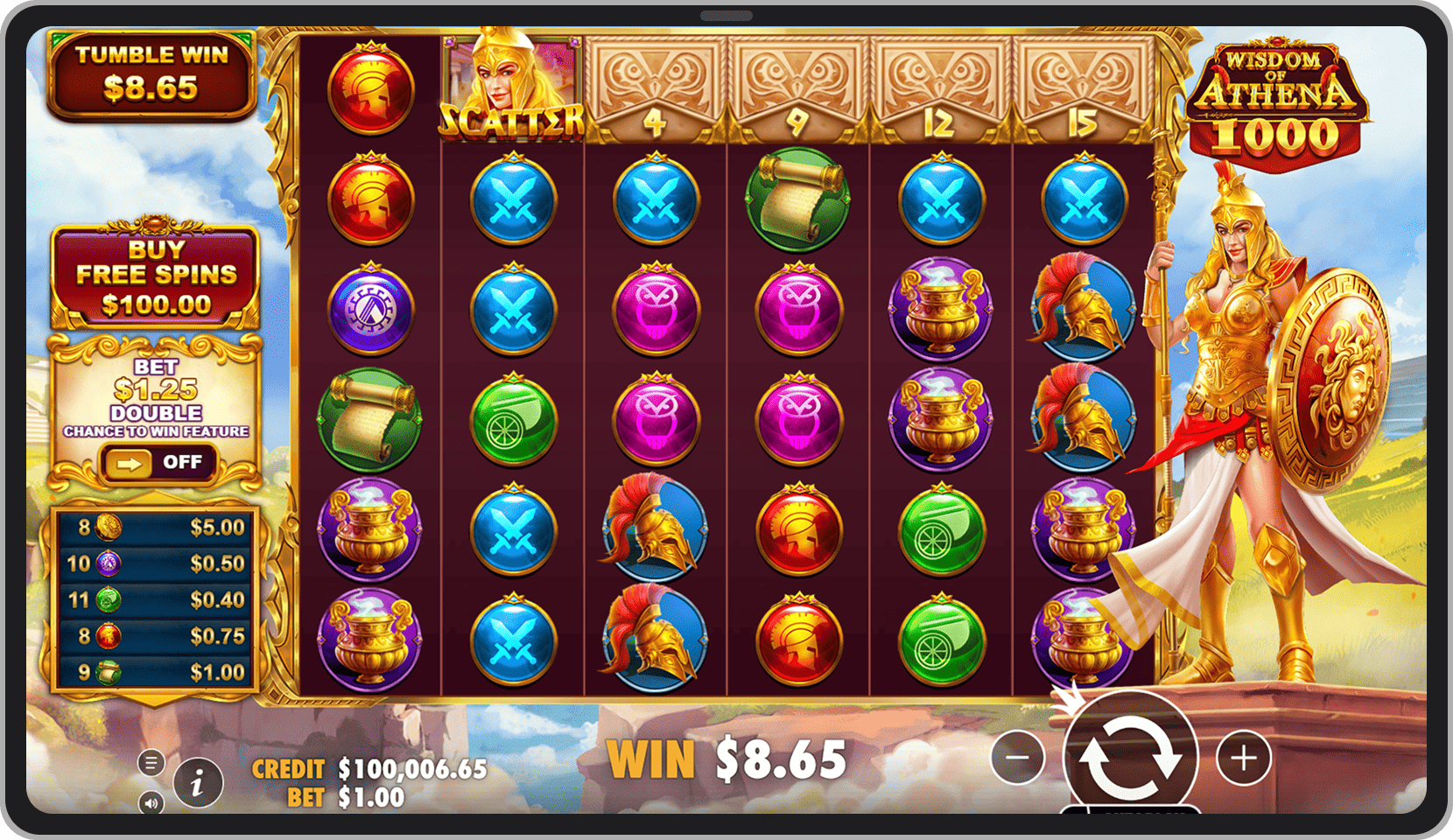The height and width of the screenshot is (840, 1453).
Task: Open the hamburger system menu icon
Action: 151,761
